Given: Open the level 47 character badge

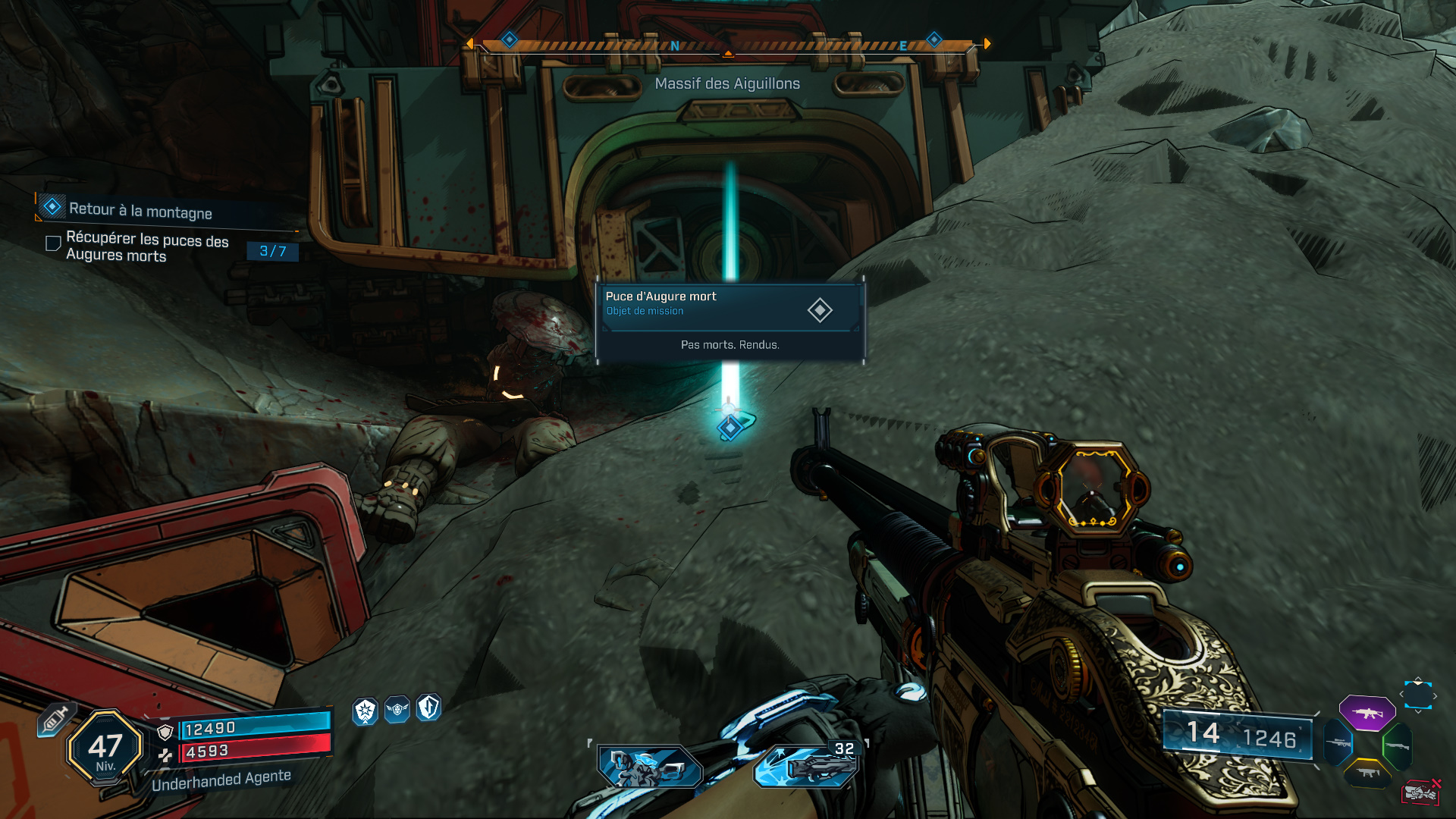Looking at the screenshot, I should coord(105,748).
